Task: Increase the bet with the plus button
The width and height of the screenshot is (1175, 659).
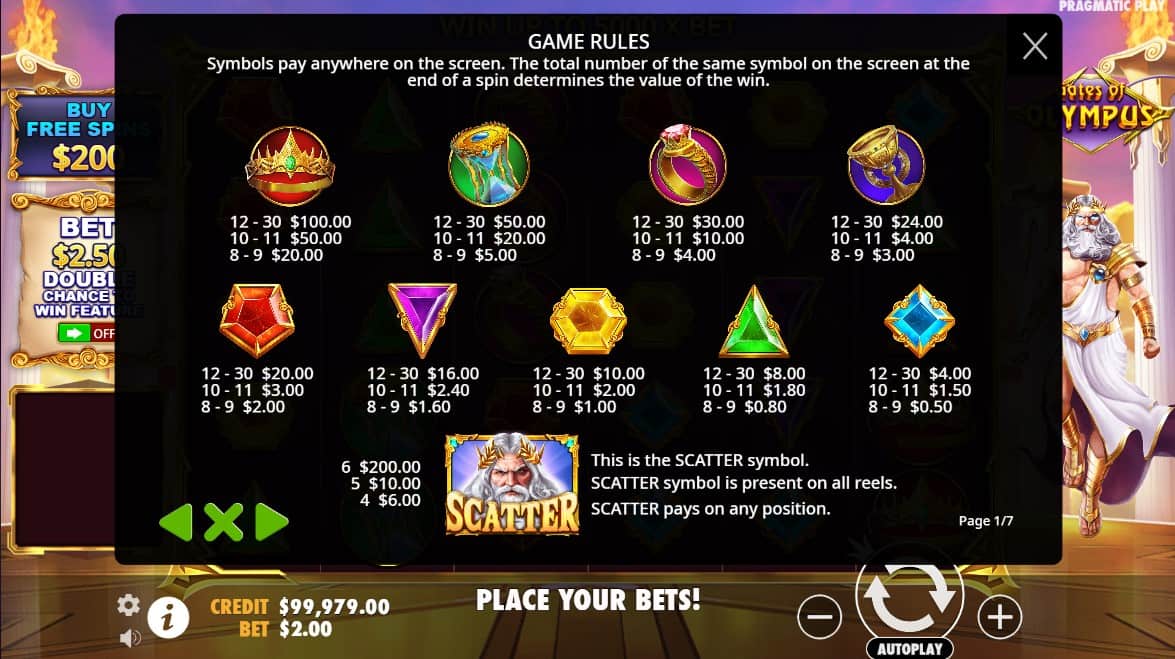Action: click(x=999, y=618)
